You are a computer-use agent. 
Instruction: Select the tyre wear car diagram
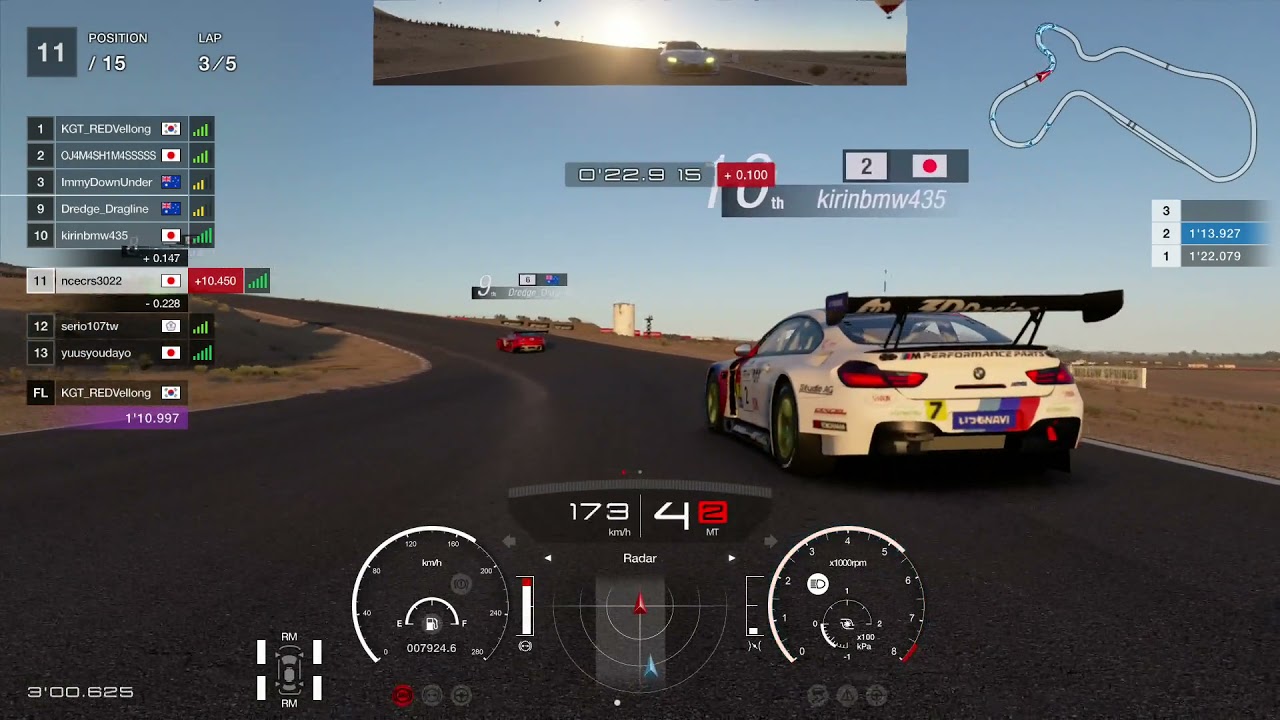click(x=289, y=668)
